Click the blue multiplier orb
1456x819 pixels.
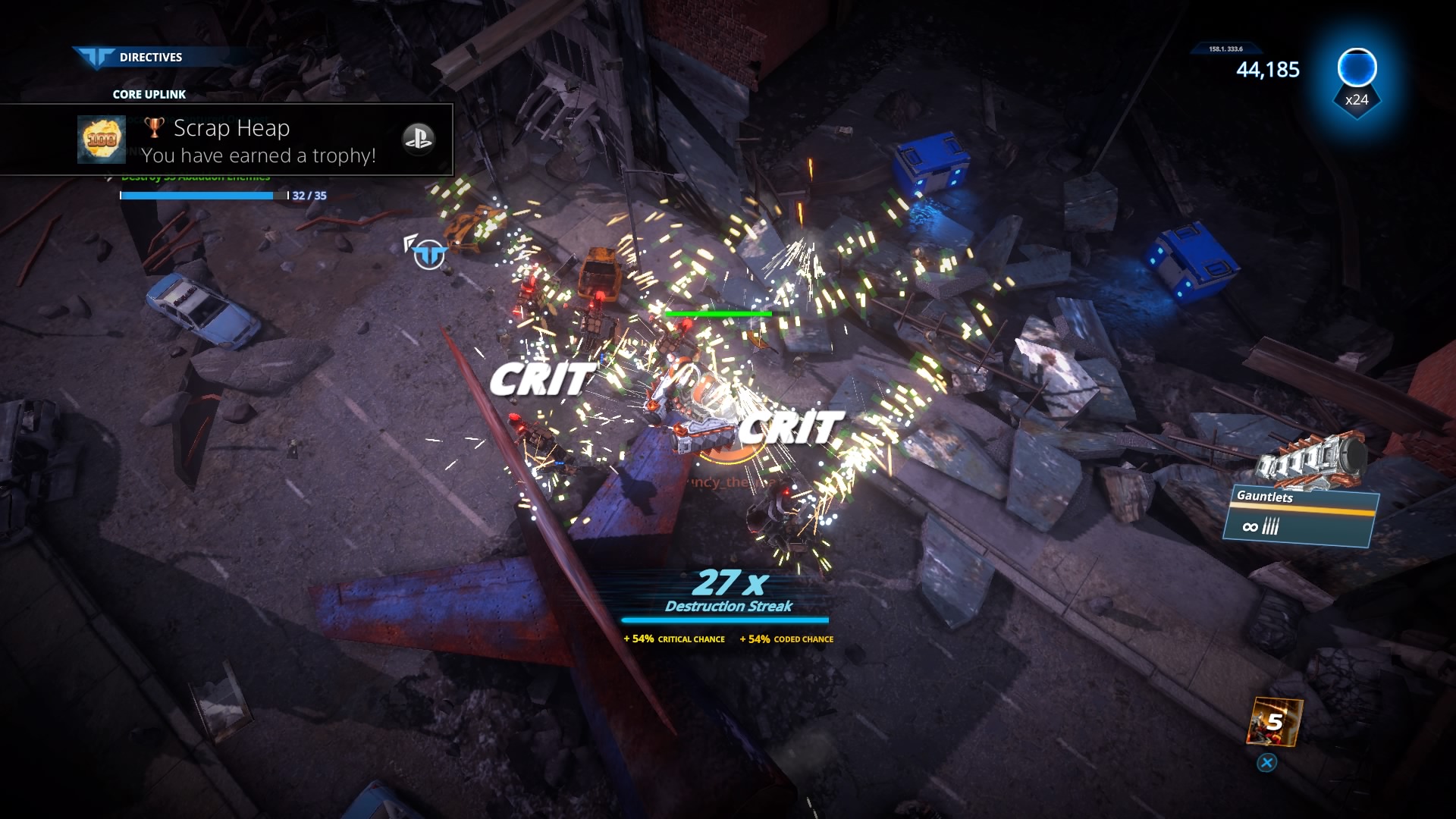1357,68
